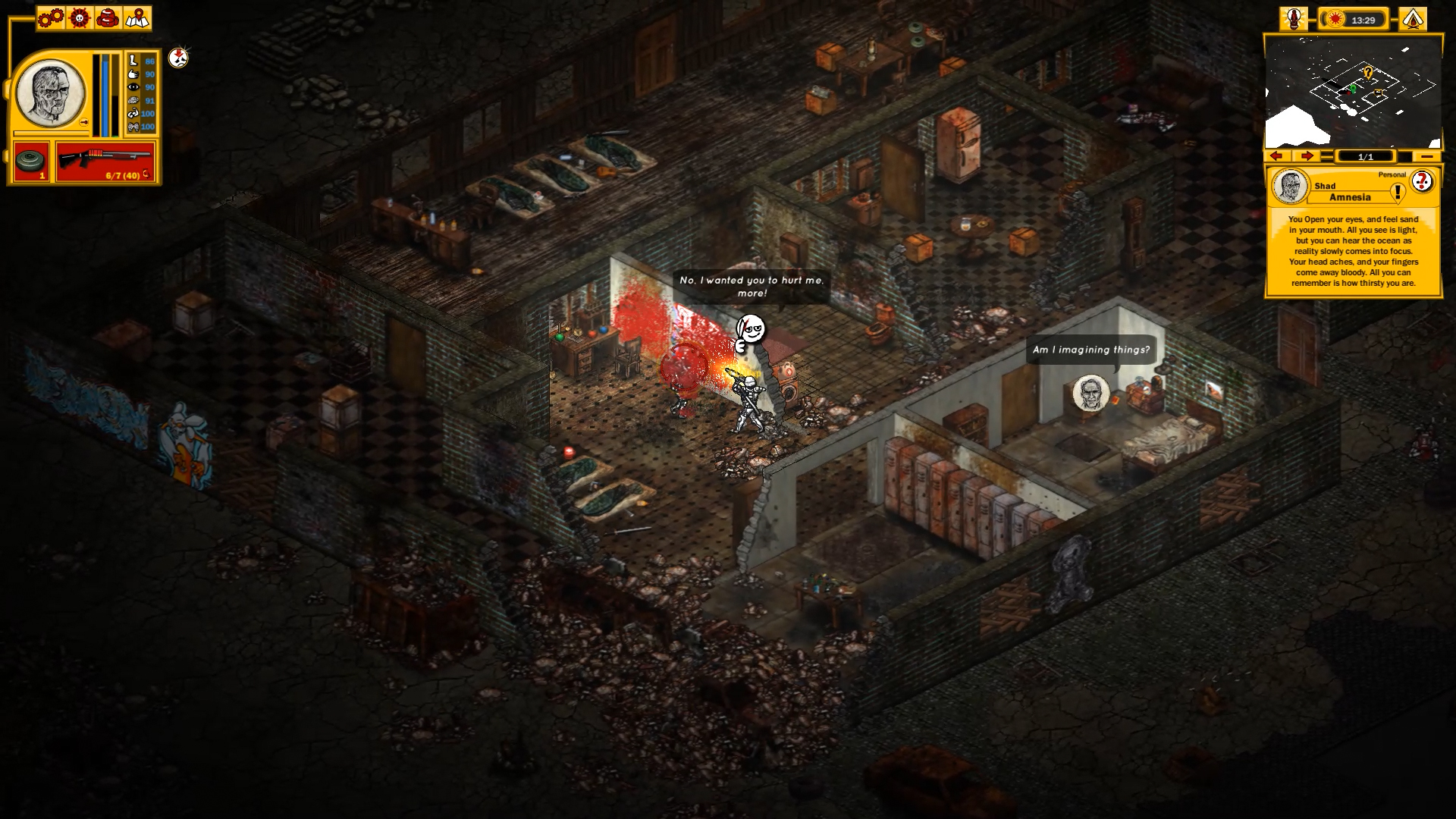Click the sun clock showing 13:29

coord(1359,20)
